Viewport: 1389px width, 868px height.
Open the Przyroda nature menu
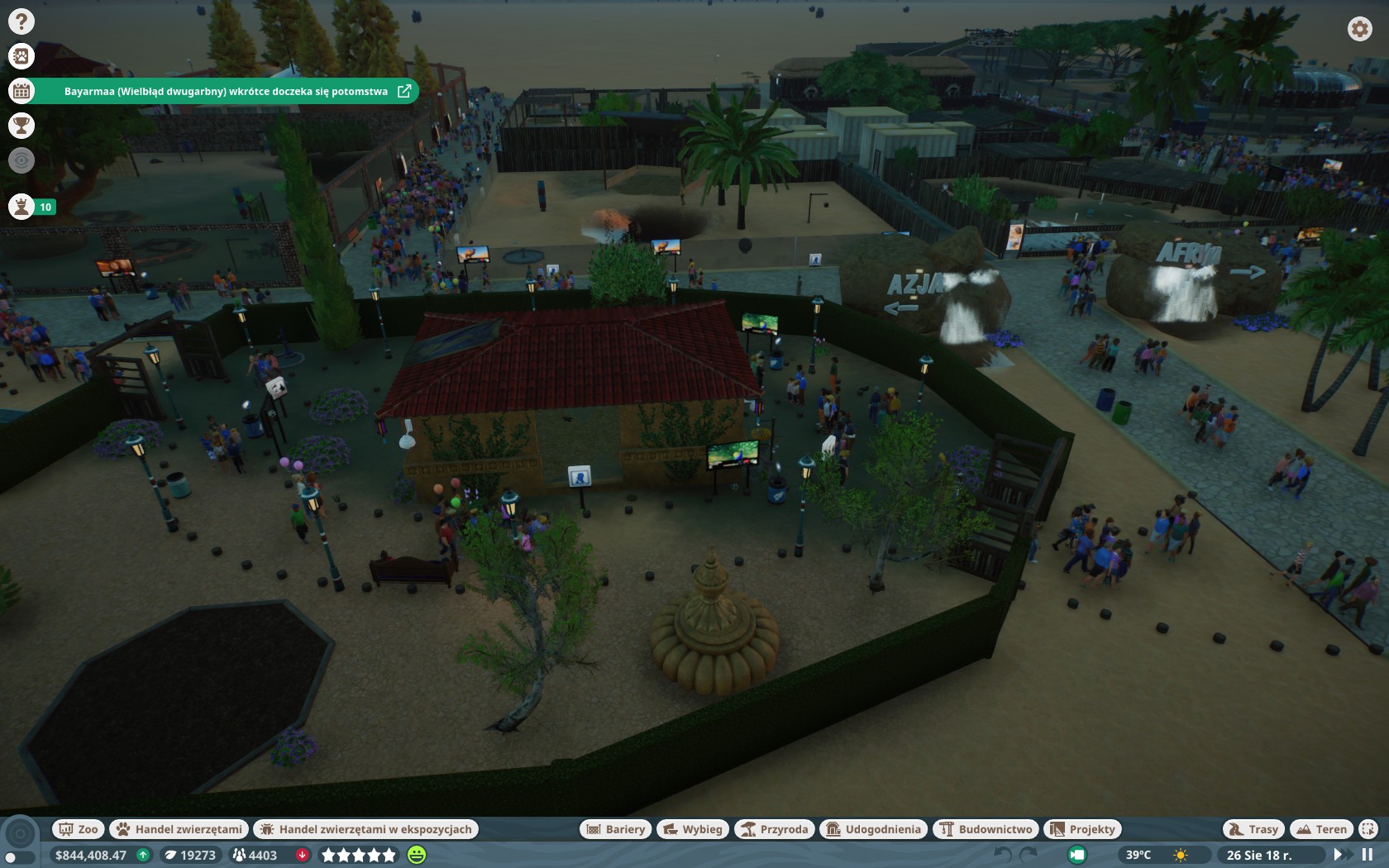[x=775, y=829]
